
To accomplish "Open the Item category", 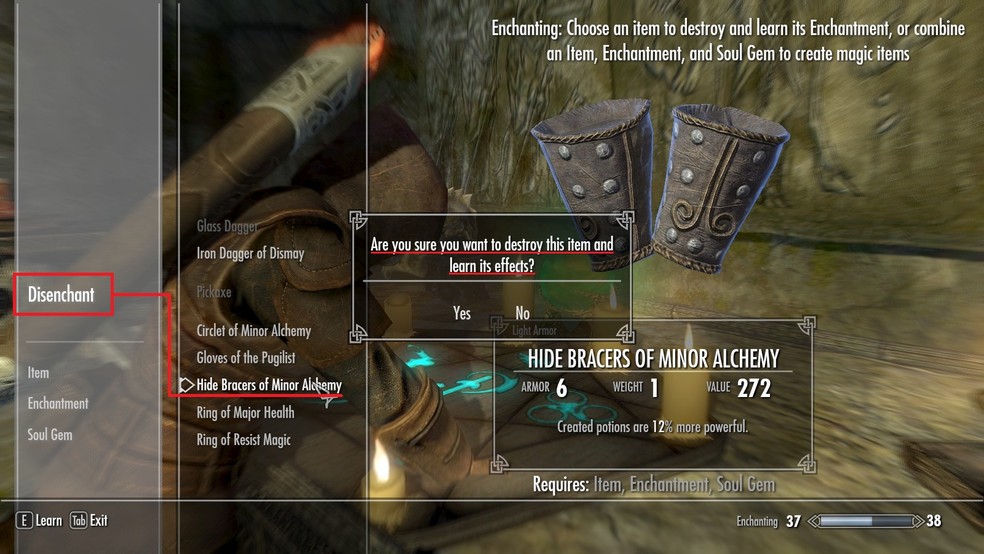I will (x=39, y=373).
